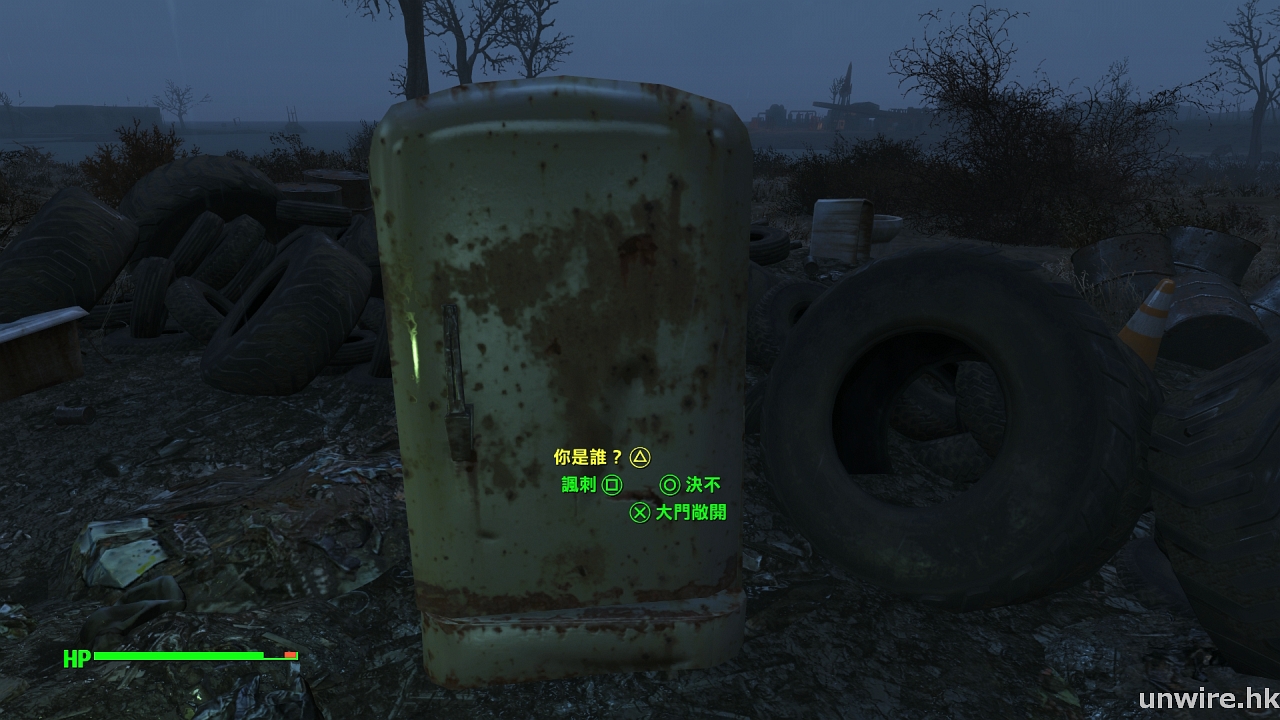Select the 諷刺 dialogue option
The height and width of the screenshot is (720, 1280).
coord(579,485)
